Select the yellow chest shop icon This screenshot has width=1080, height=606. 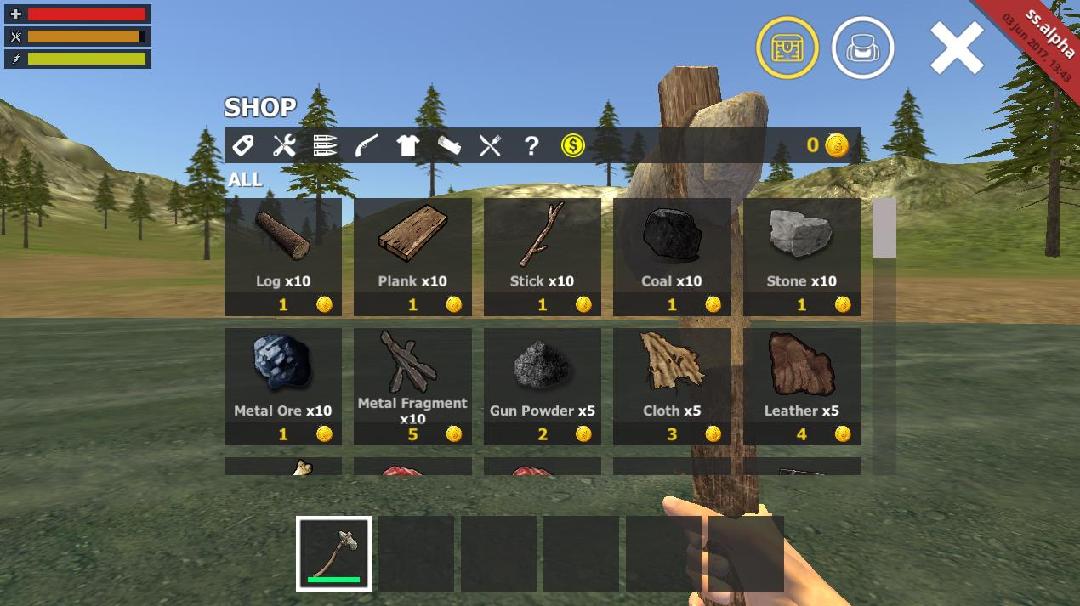point(787,48)
